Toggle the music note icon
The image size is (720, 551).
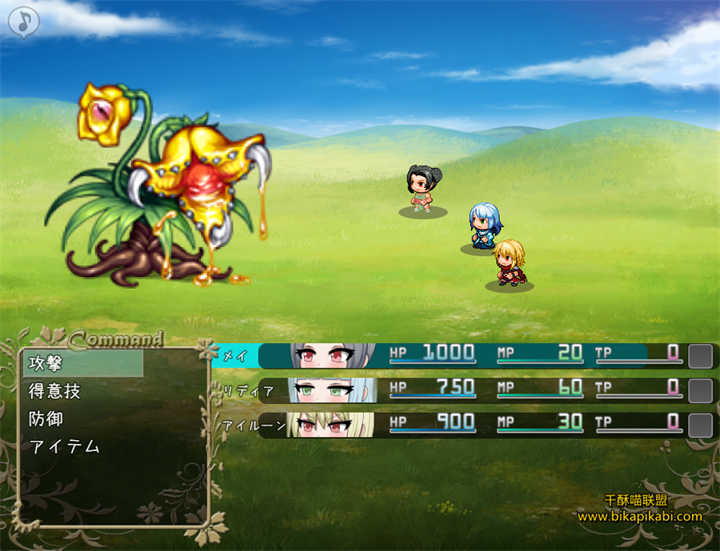pos(22,21)
